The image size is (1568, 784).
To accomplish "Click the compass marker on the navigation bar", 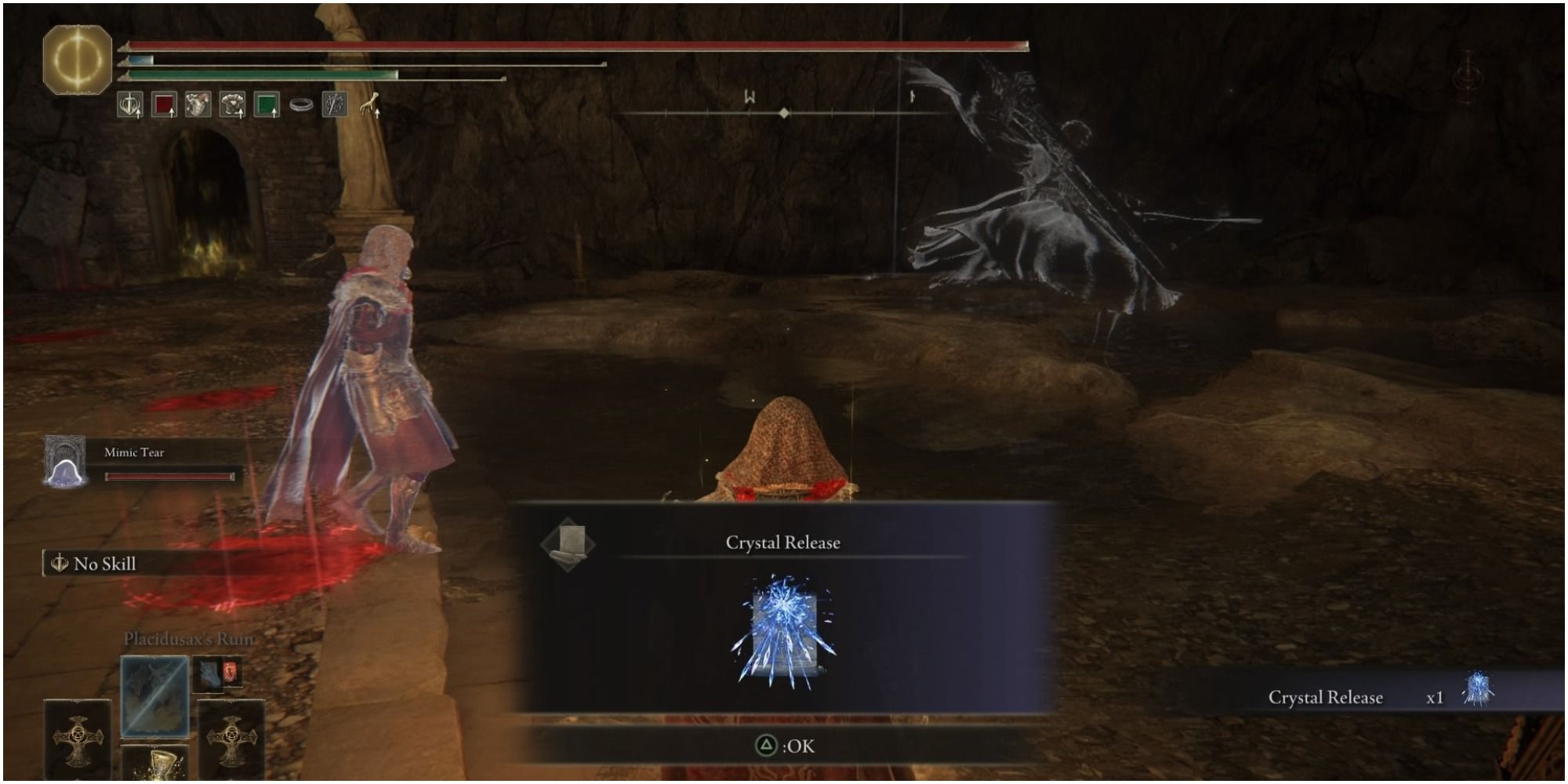I will tap(784, 113).
